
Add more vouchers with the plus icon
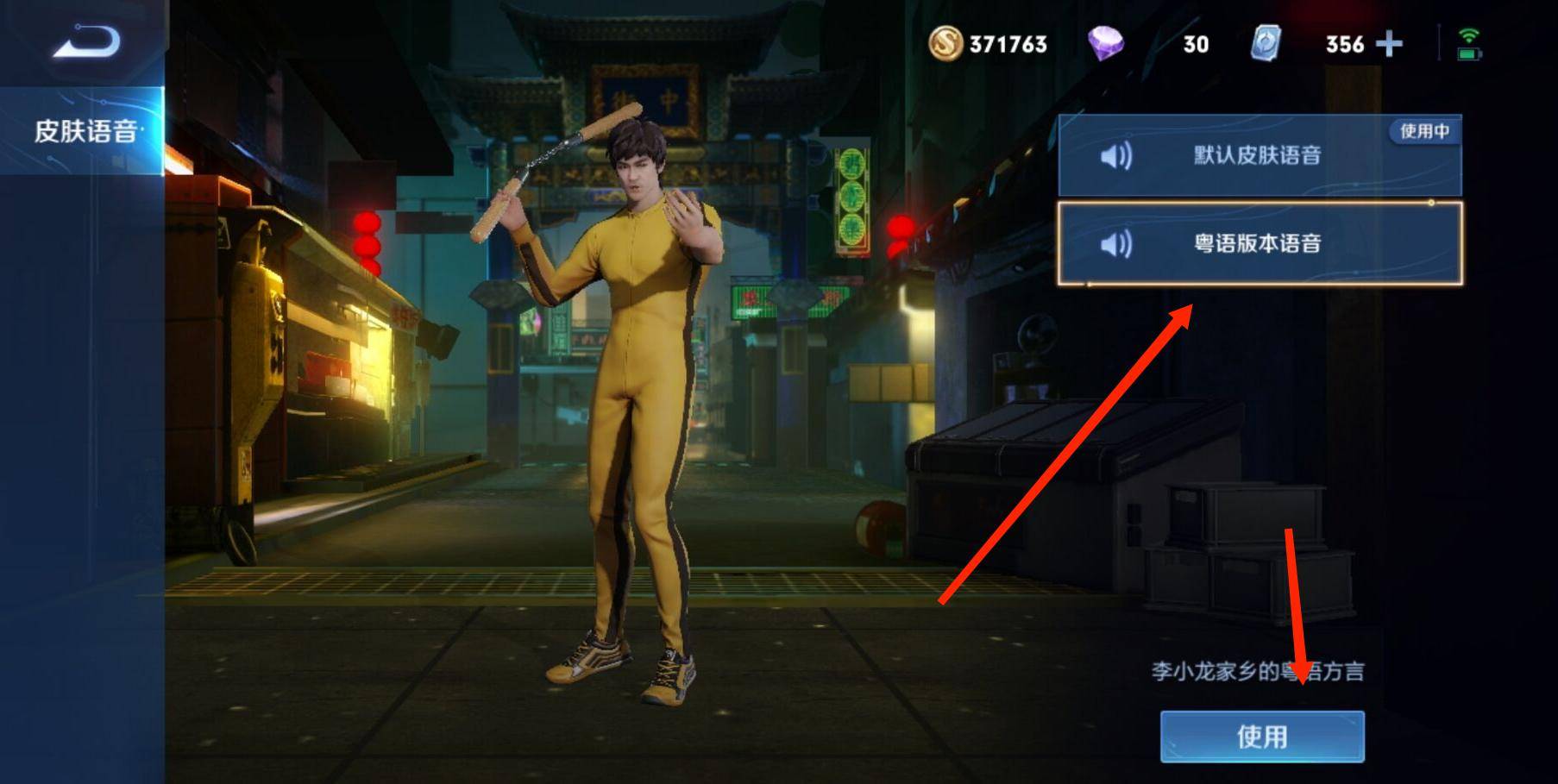[1389, 44]
